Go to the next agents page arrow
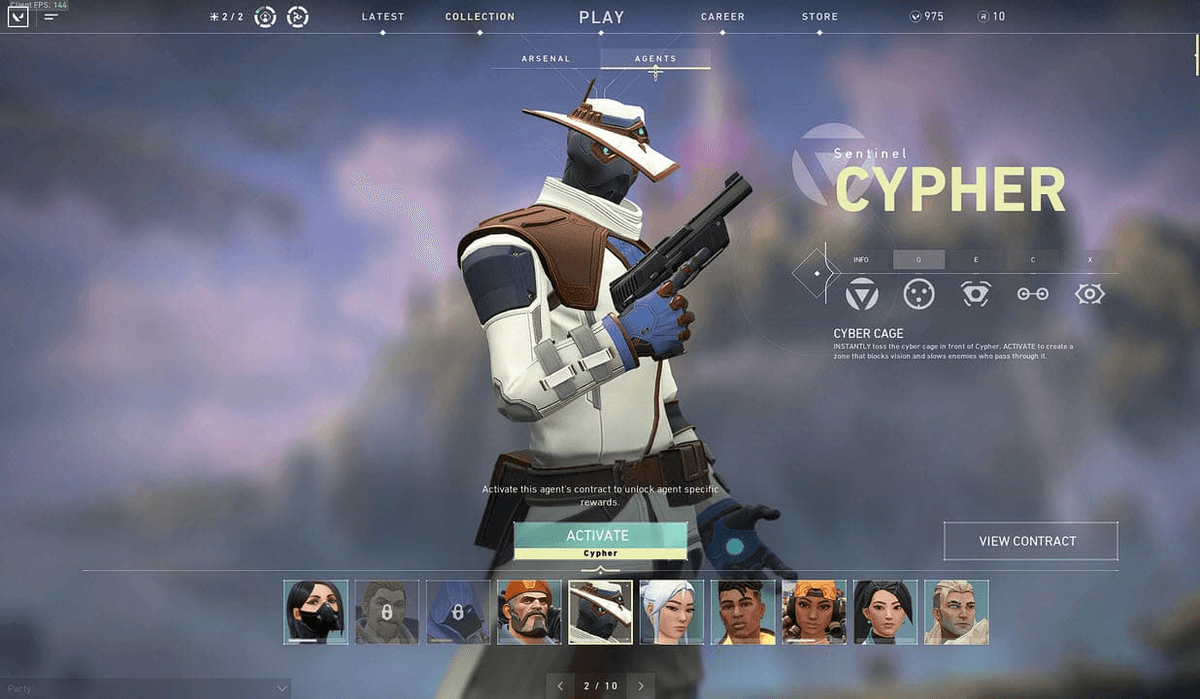Image resolution: width=1200 pixels, height=699 pixels. 640,686
